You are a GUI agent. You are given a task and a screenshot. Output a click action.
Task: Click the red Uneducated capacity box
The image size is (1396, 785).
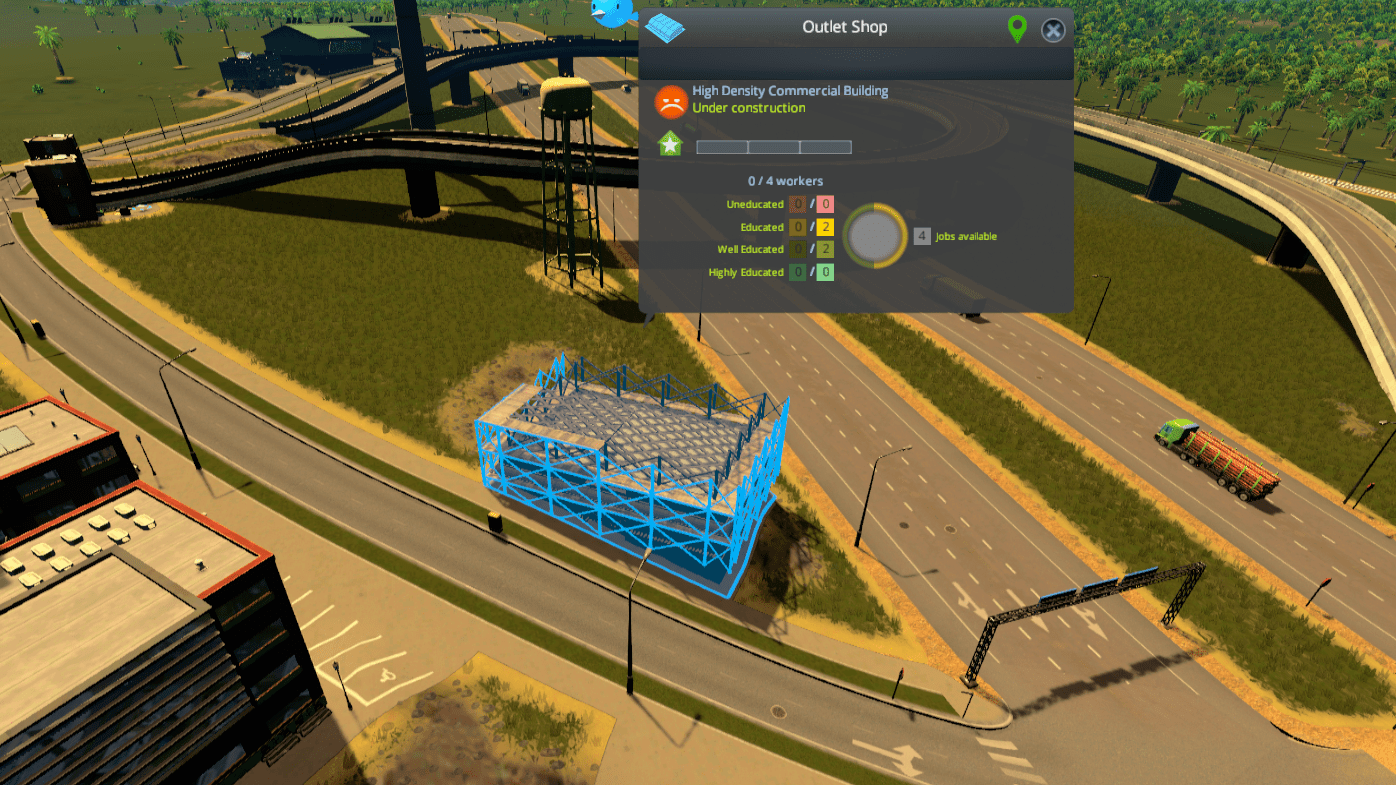(x=823, y=204)
